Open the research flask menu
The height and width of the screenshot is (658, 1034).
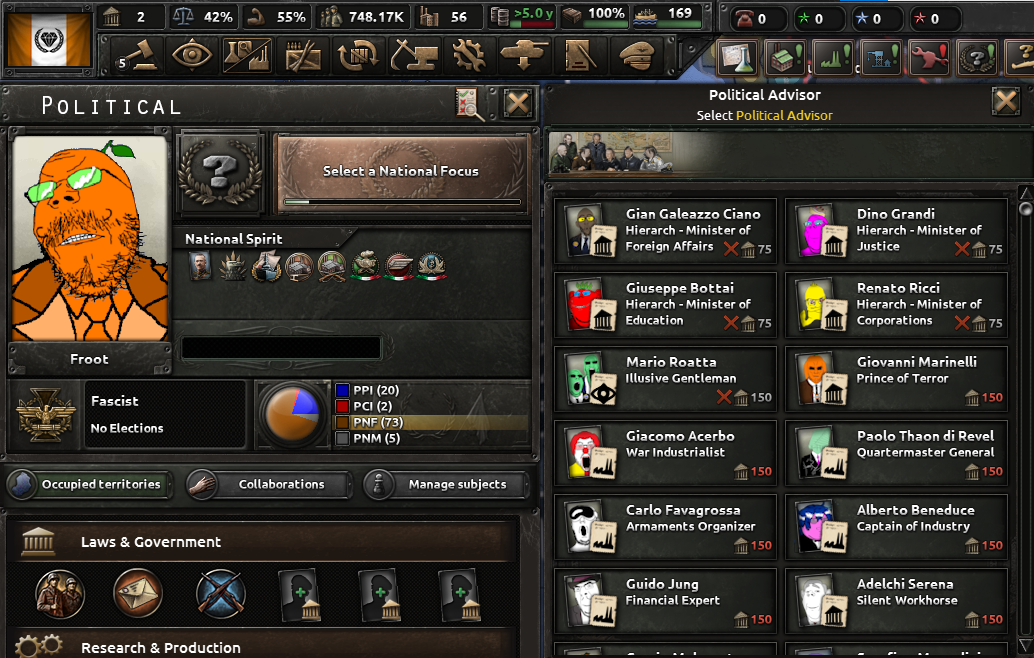(741, 58)
